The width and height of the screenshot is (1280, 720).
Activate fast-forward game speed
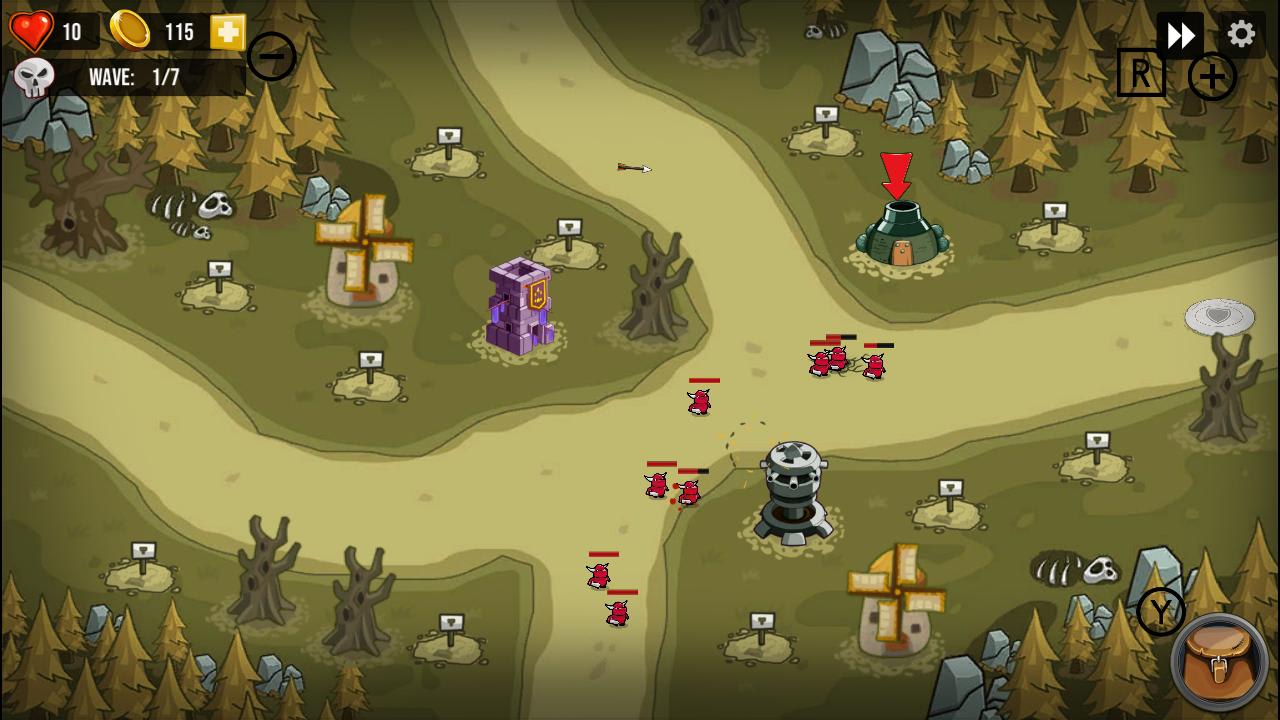point(1181,33)
